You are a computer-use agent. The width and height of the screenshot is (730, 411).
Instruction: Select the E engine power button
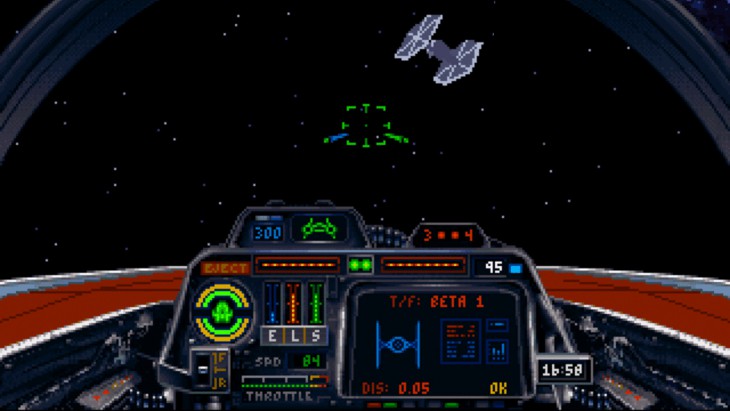coord(271,336)
